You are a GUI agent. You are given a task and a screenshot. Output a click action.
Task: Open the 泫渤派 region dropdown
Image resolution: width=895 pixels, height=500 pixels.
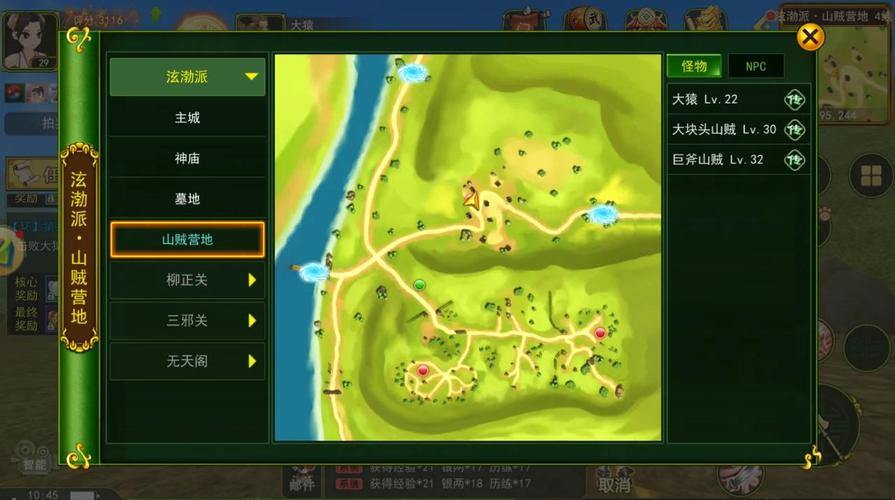click(x=187, y=77)
